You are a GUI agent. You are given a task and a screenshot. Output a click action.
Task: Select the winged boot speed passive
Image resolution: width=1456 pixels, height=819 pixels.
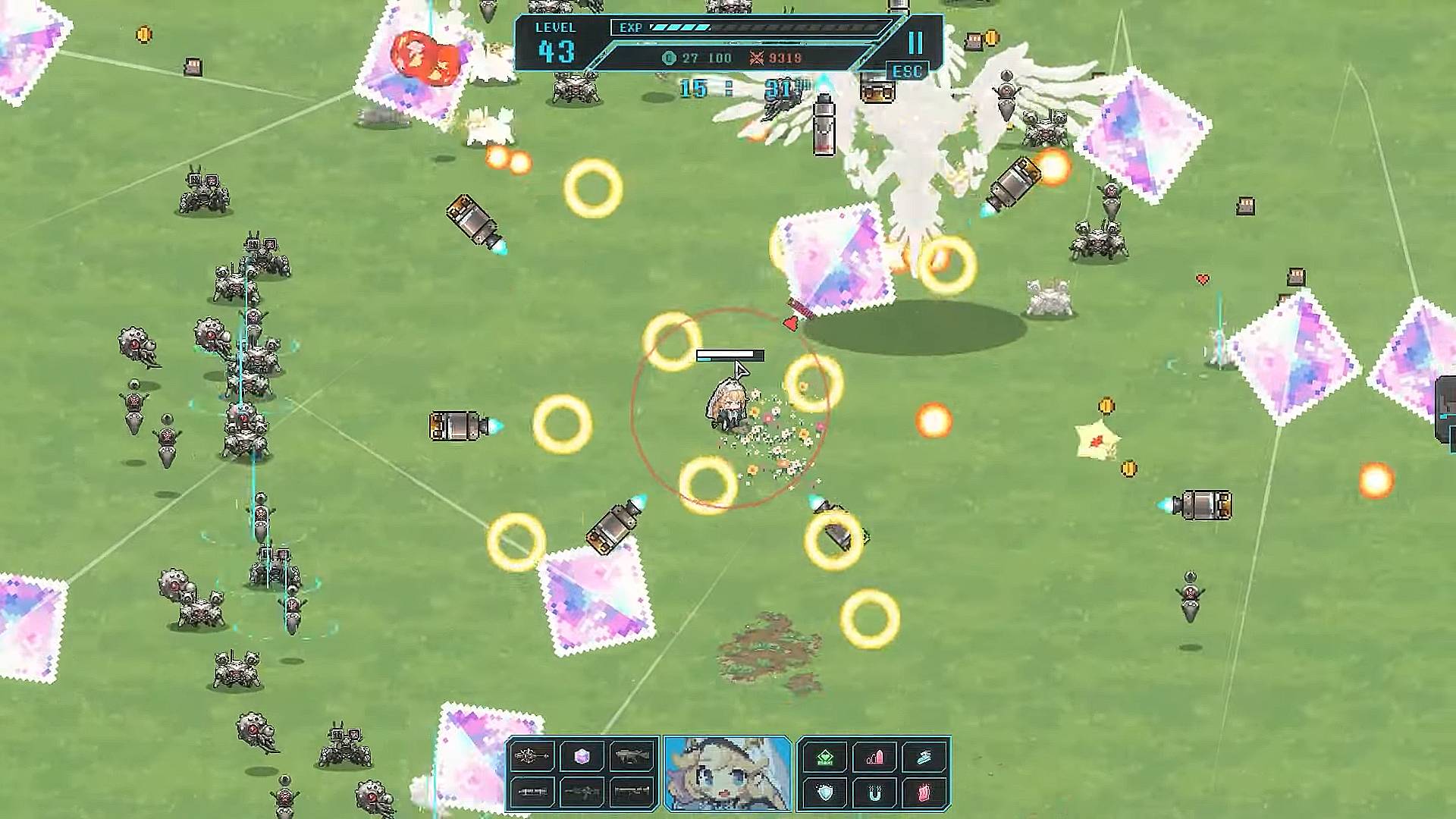pos(924,757)
